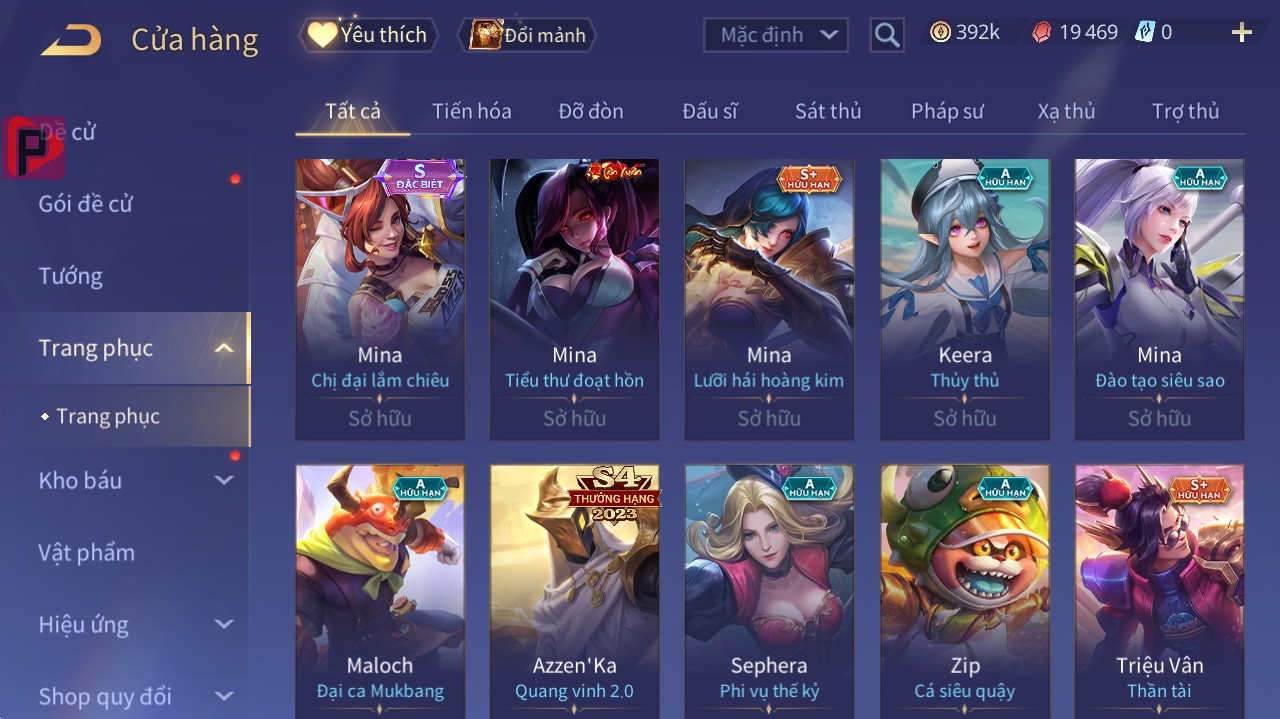Show the Sát thủ skins tab
Viewport: 1280px width, 719px height.
pos(827,111)
